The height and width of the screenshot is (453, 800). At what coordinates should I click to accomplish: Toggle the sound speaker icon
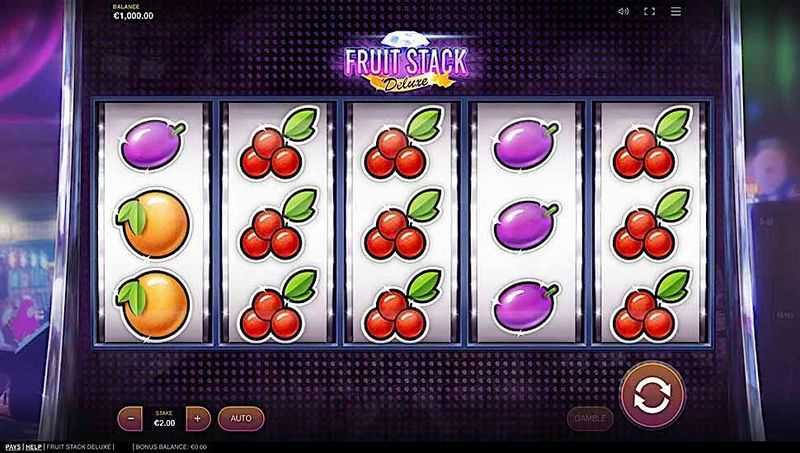624,12
